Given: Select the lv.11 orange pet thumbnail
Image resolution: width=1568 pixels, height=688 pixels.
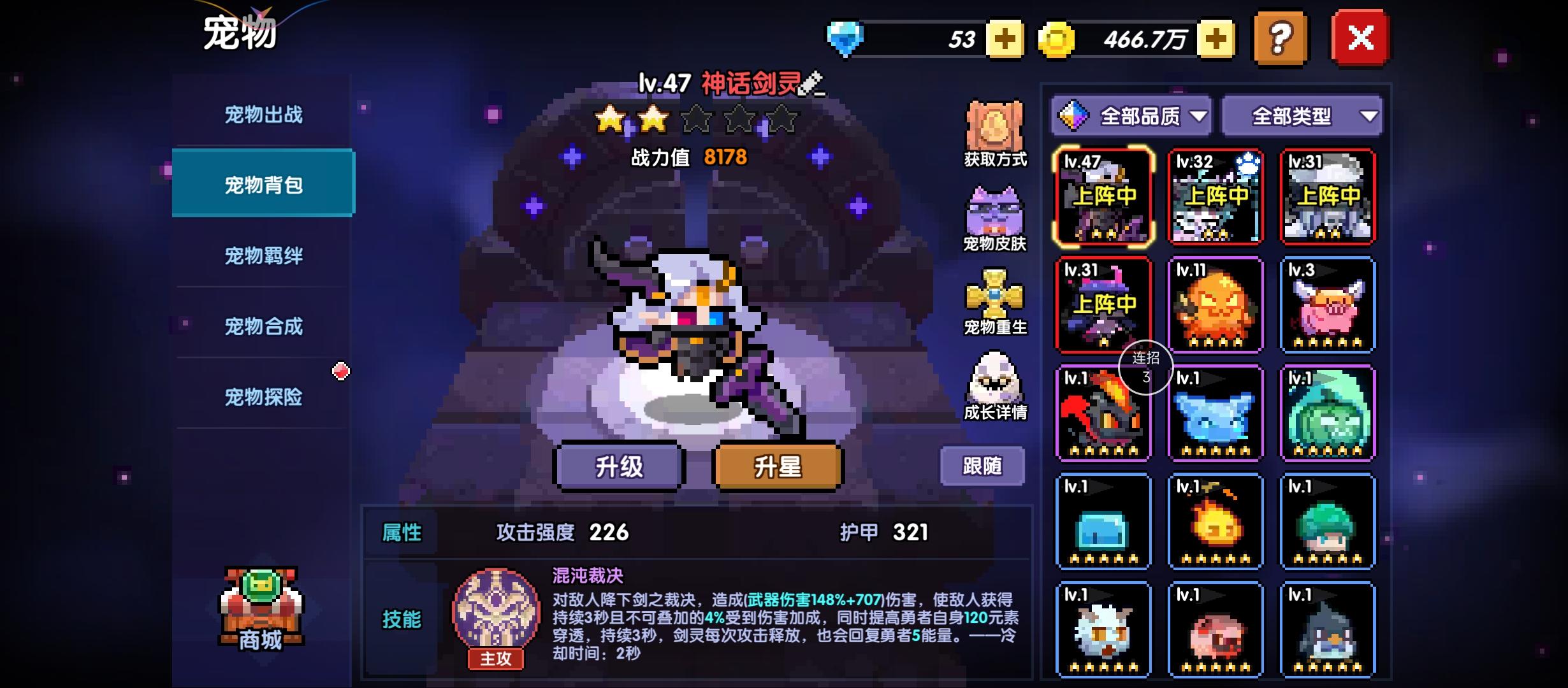Looking at the screenshot, I should click(x=1216, y=306).
